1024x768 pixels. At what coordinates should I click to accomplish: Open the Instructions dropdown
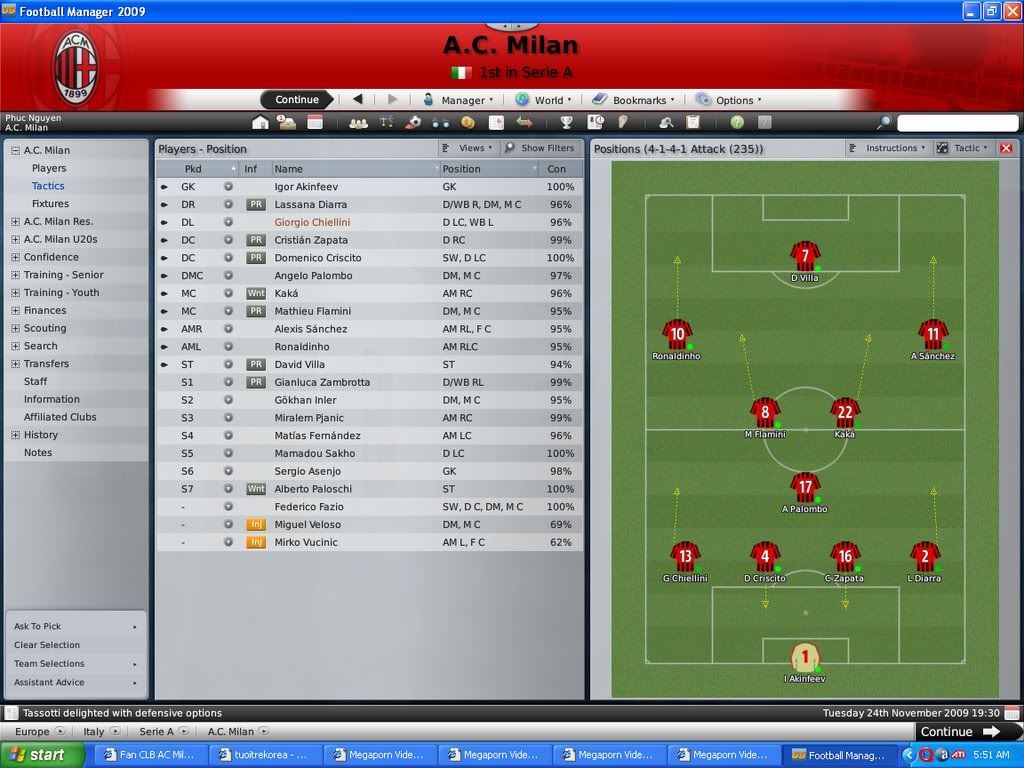890,148
